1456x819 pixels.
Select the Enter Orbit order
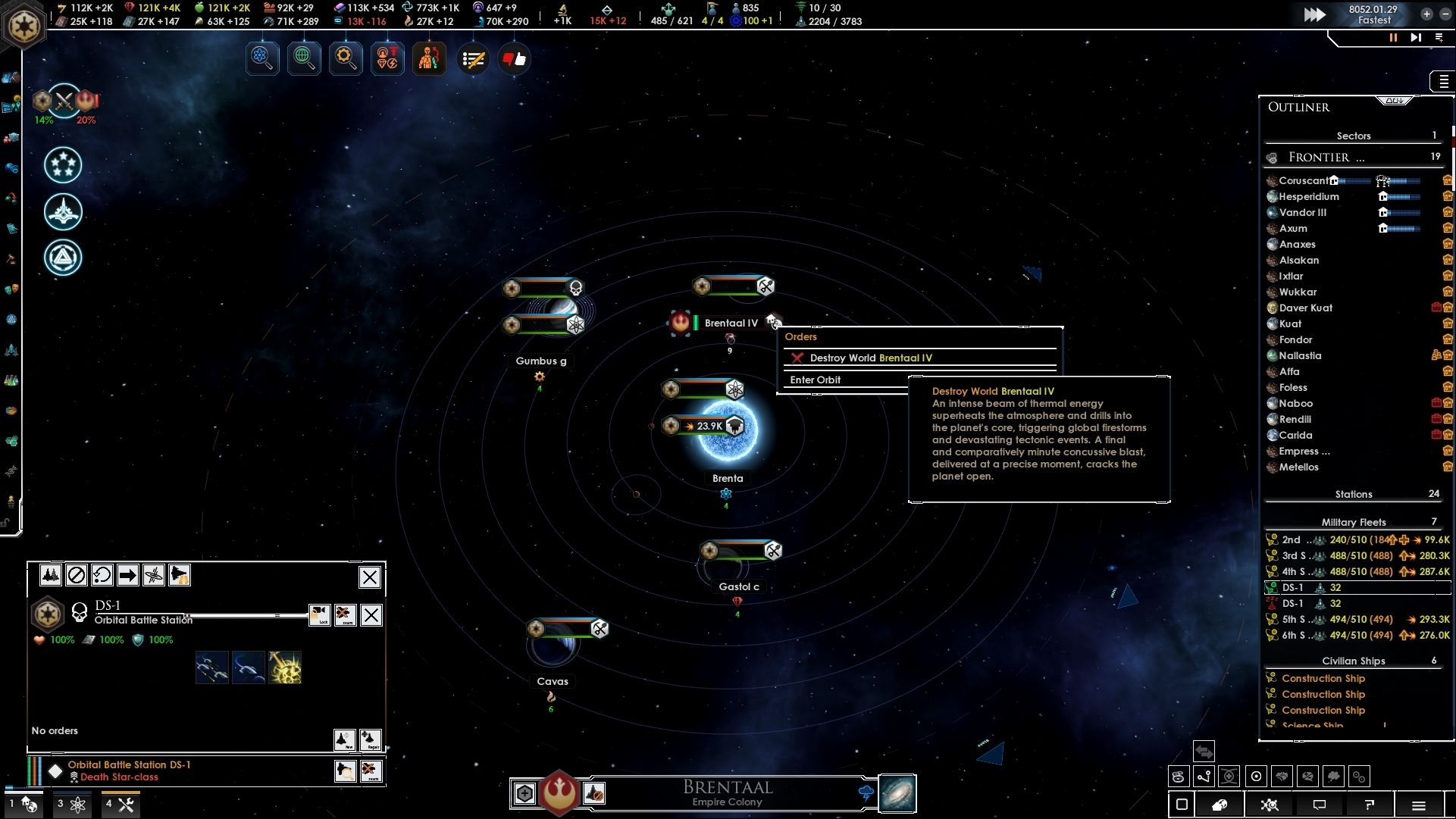pyautogui.click(x=816, y=380)
